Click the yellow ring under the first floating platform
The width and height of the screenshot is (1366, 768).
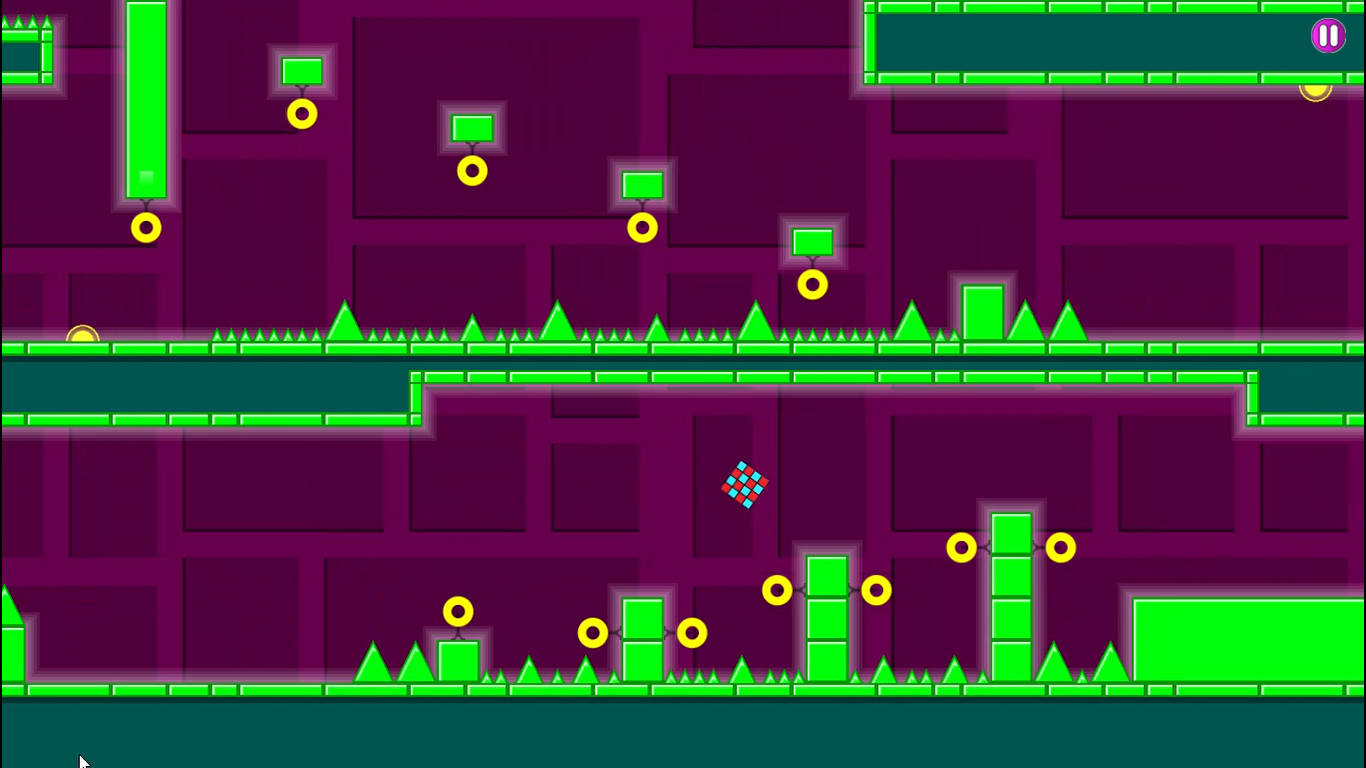point(302,114)
